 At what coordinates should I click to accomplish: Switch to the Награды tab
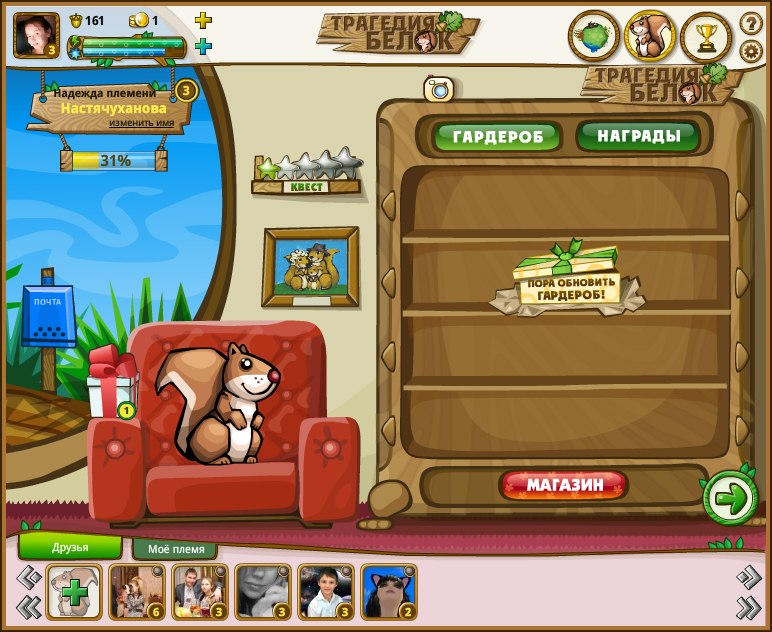(x=638, y=135)
